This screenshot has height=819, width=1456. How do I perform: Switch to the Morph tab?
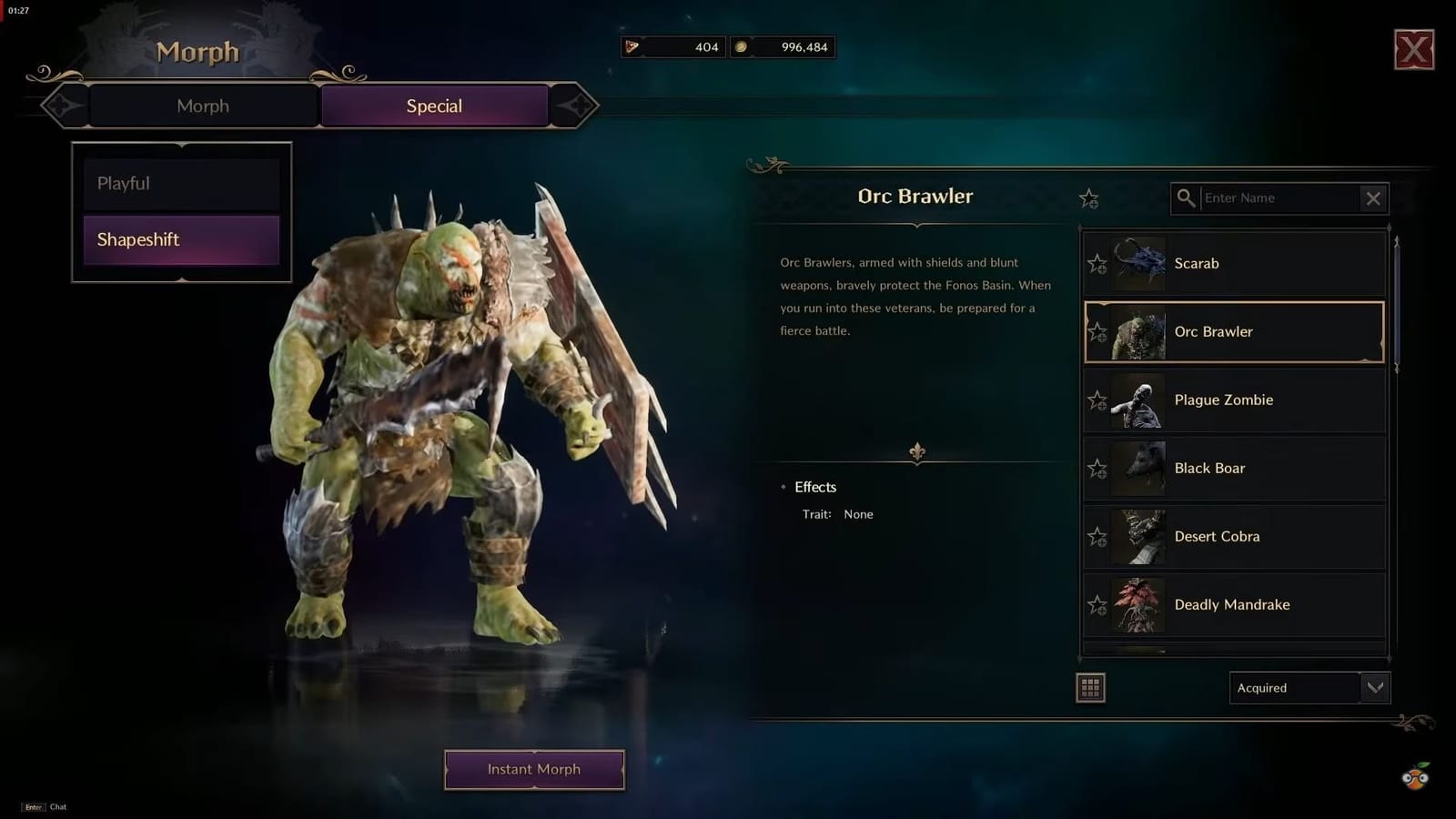click(202, 106)
